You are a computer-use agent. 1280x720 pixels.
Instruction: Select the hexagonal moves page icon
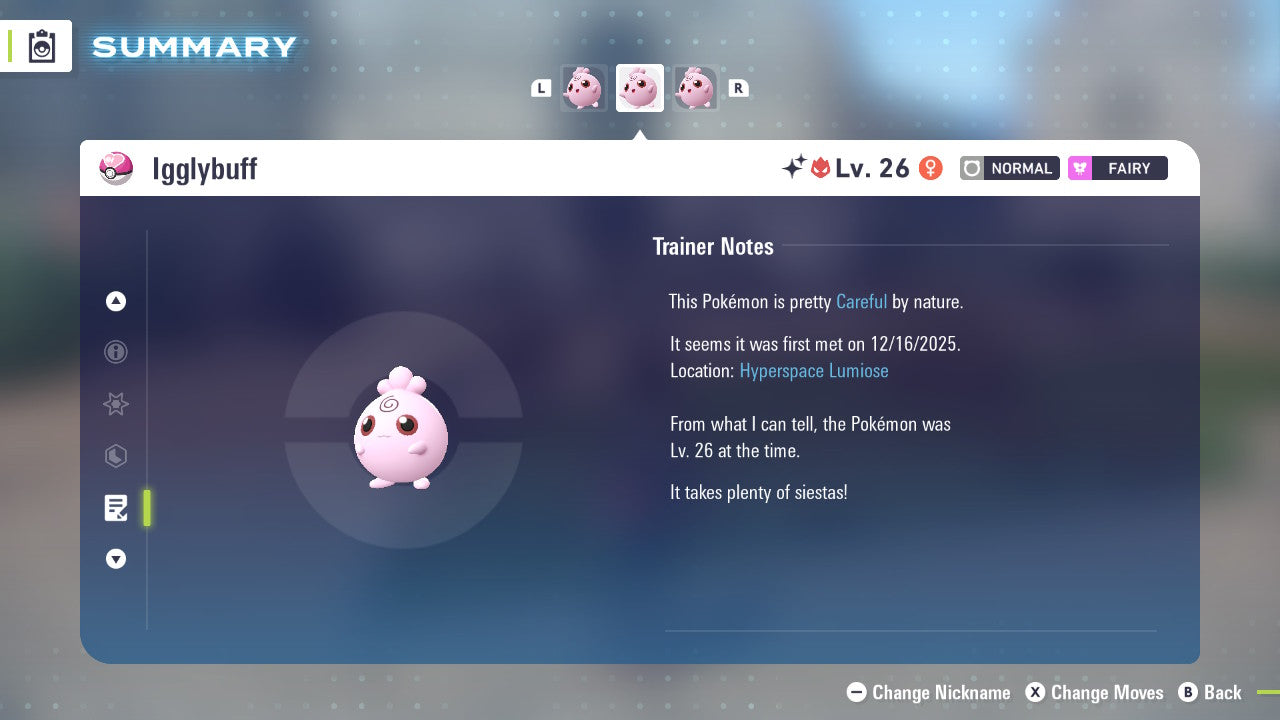tap(116, 456)
